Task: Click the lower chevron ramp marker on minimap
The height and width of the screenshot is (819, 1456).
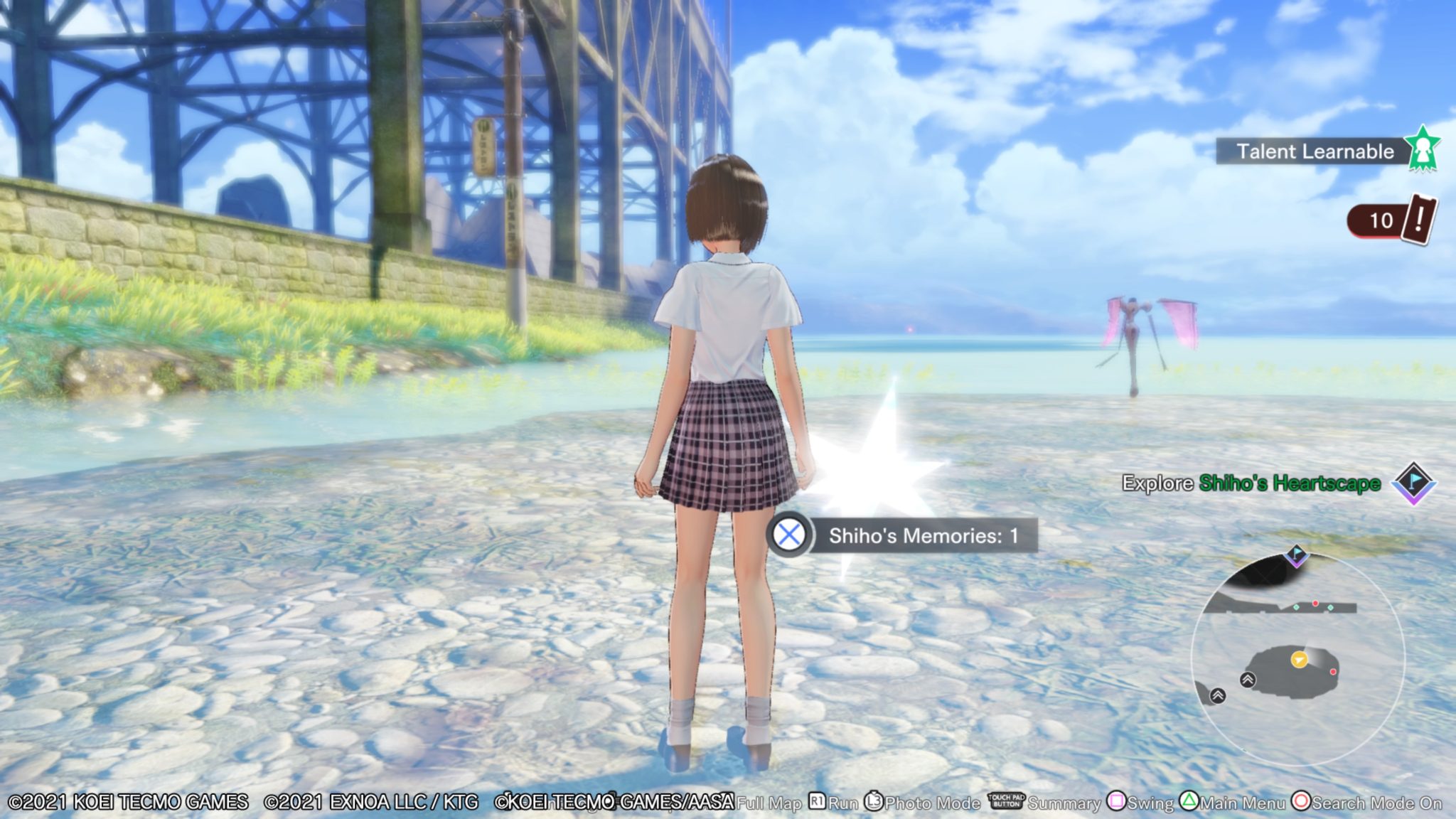Action: [1217, 696]
